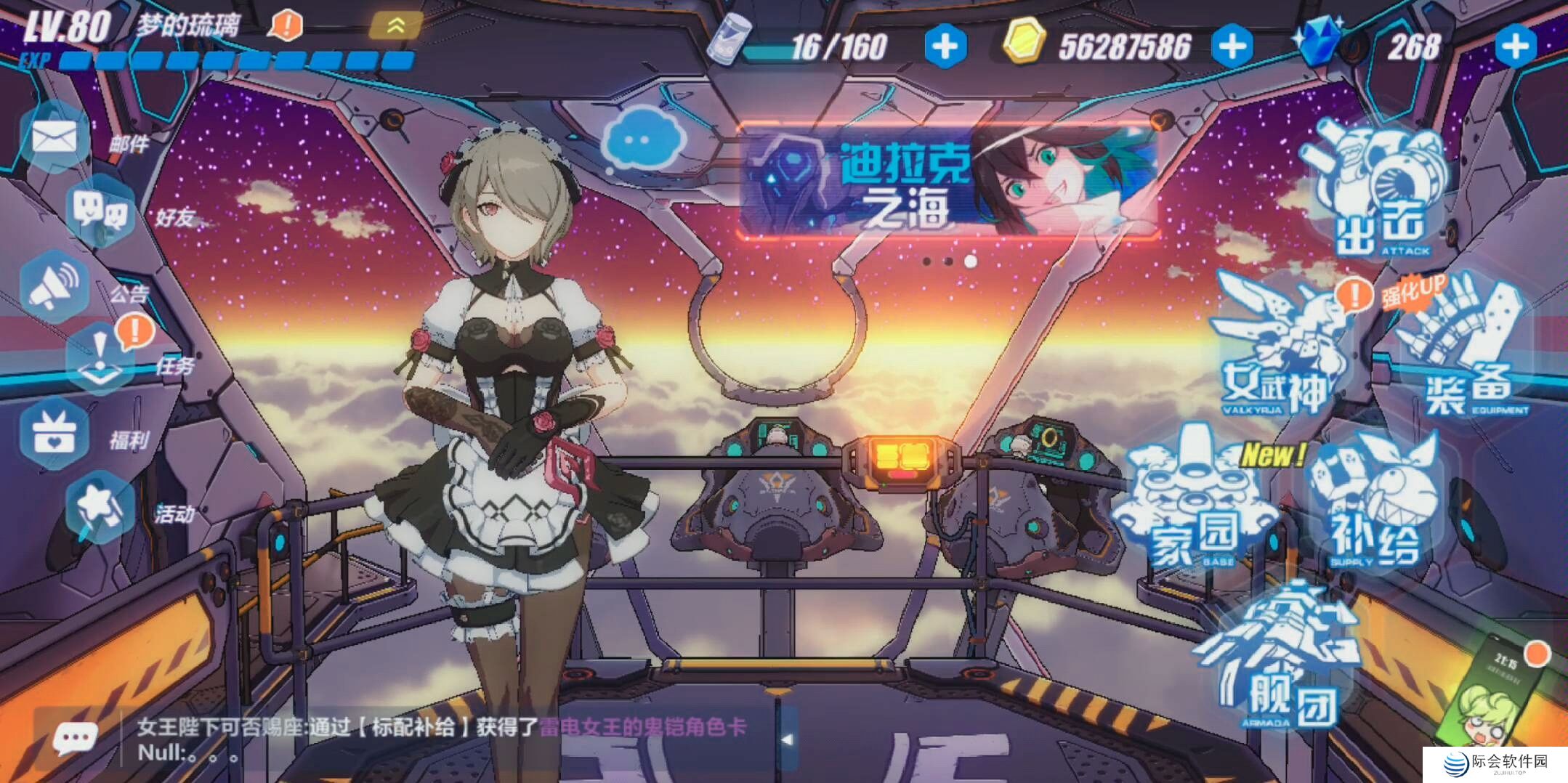The image size is (1568, 783).
Task: View announcements via megaphone icon (公告)
Action: [54, 286]
